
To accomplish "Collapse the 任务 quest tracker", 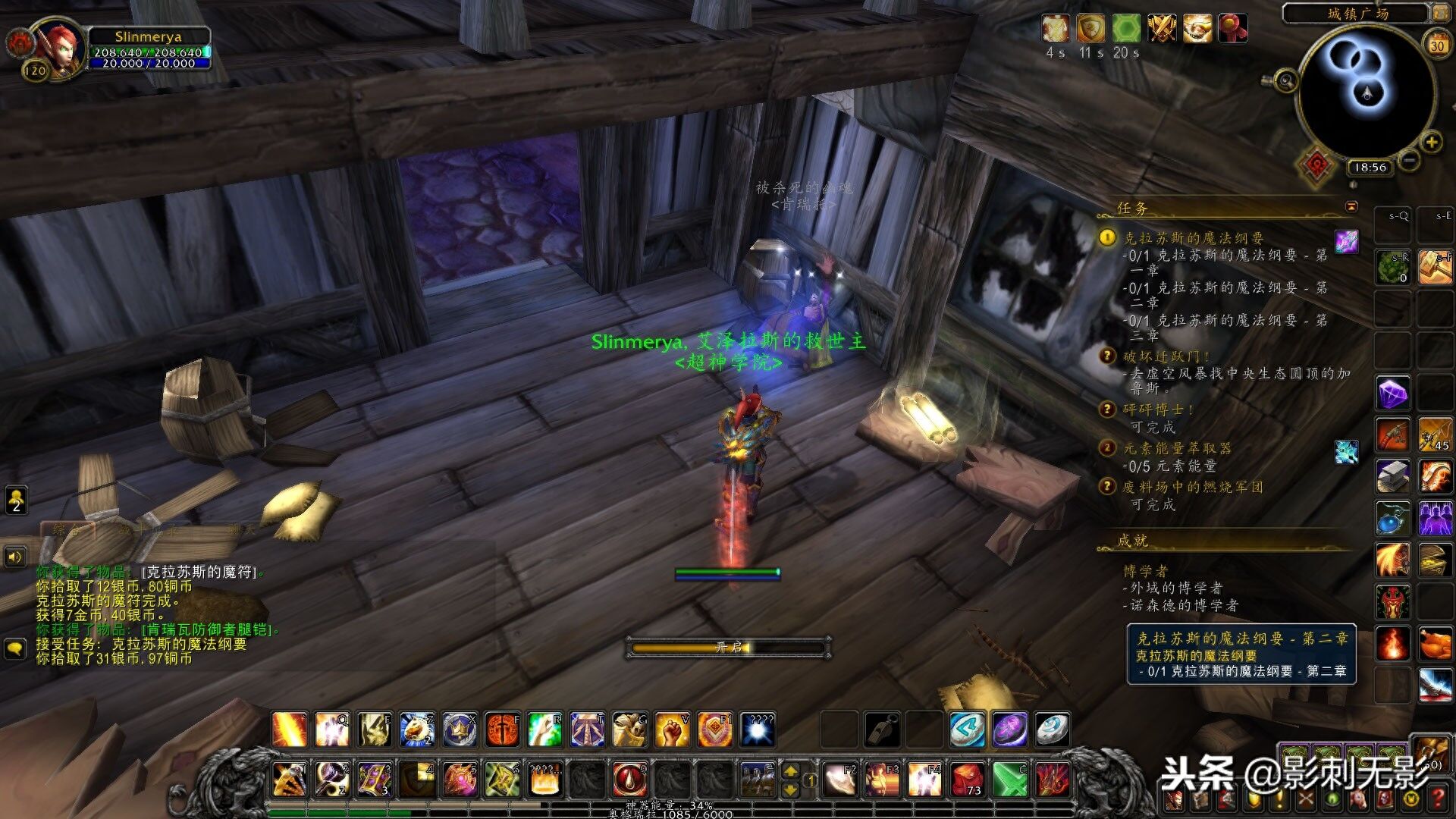I will tap(1351, 206).
